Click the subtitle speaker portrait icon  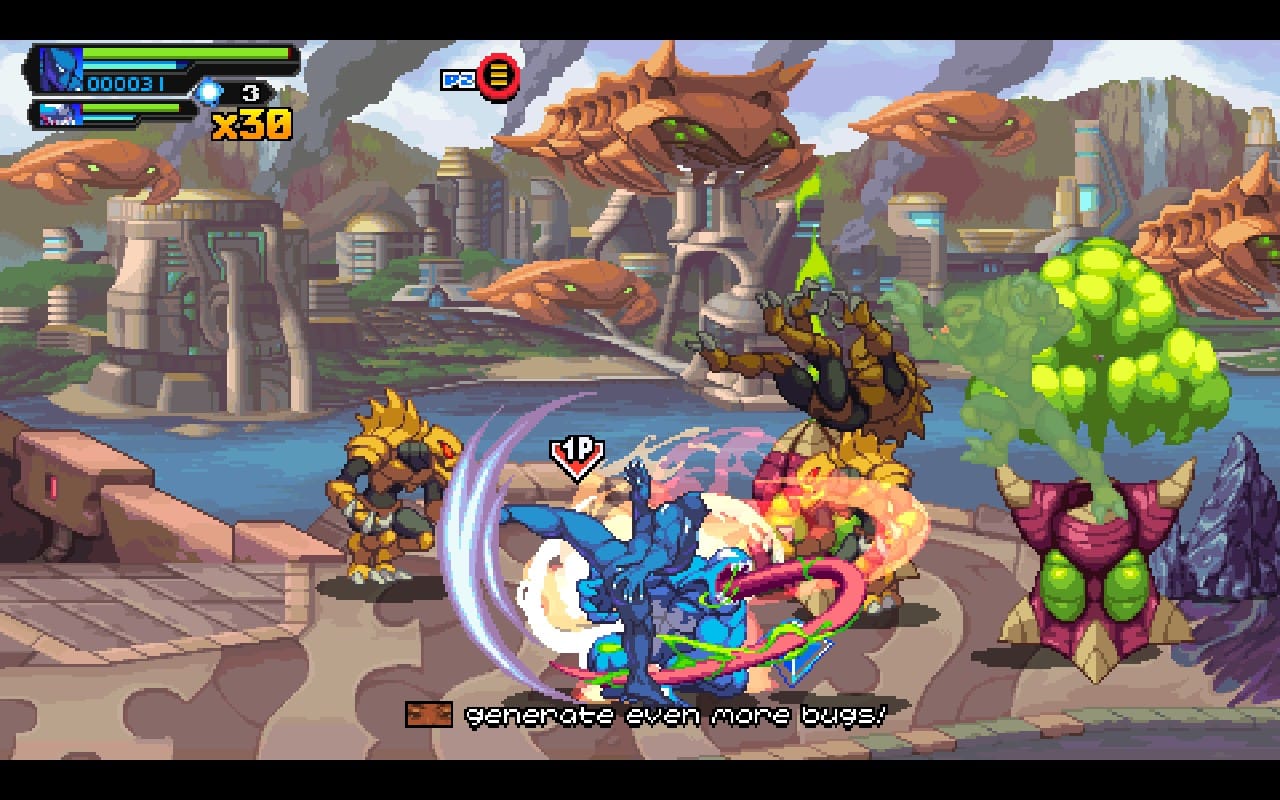[x=429, y=714]
